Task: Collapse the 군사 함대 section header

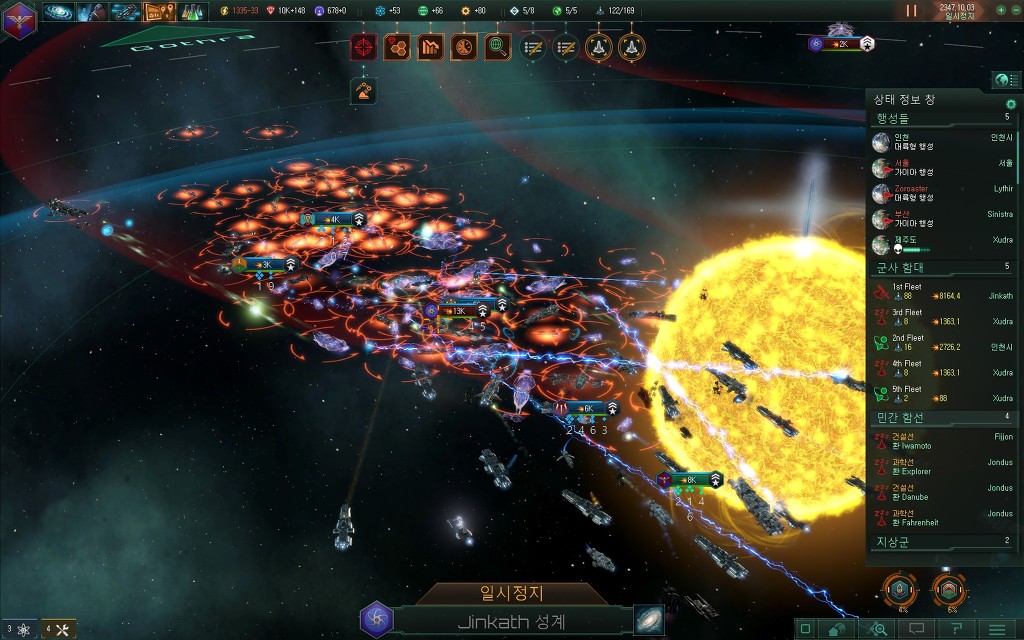Action: (940, 267)
